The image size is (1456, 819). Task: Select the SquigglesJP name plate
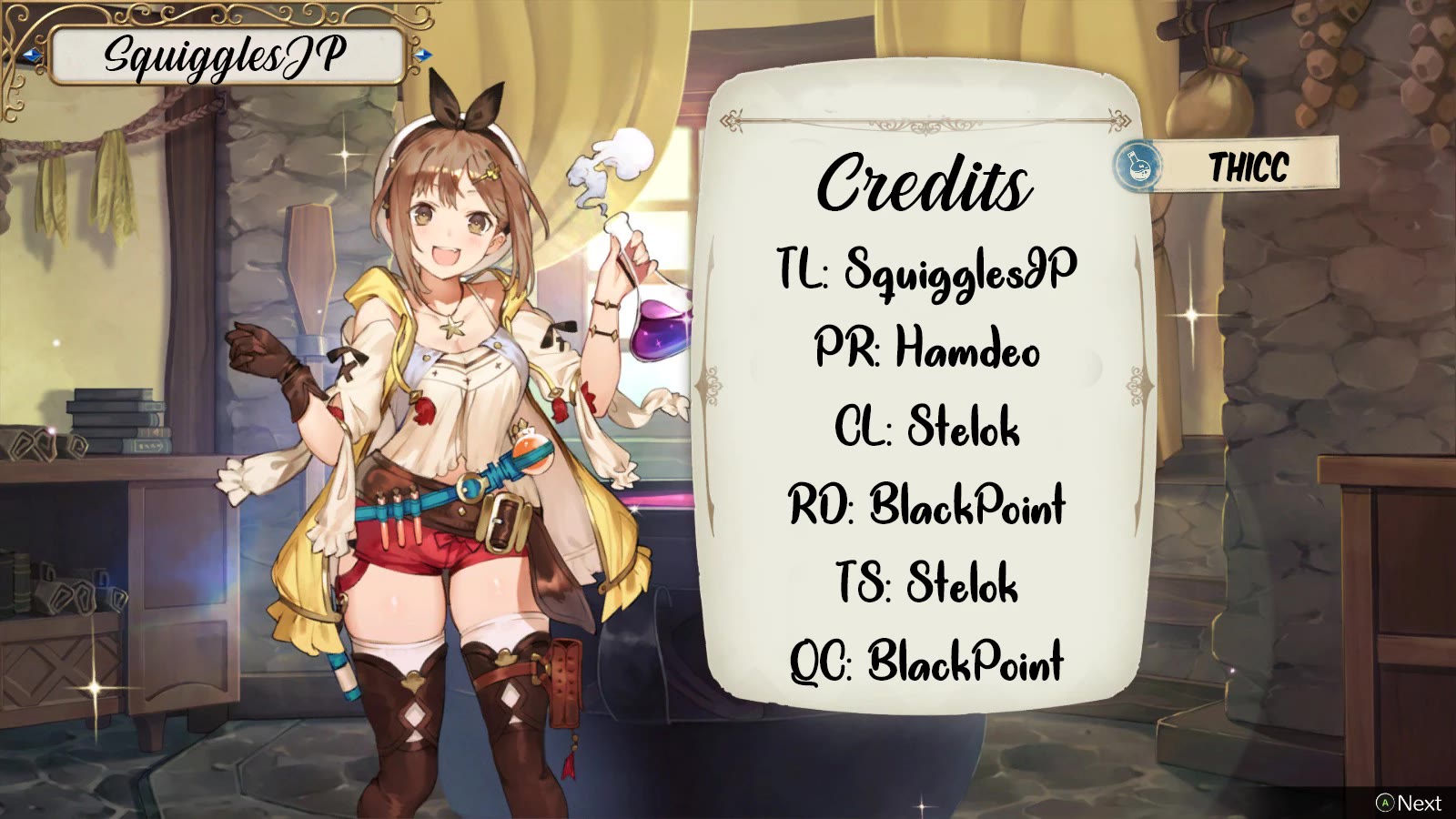tap(226, 56)
